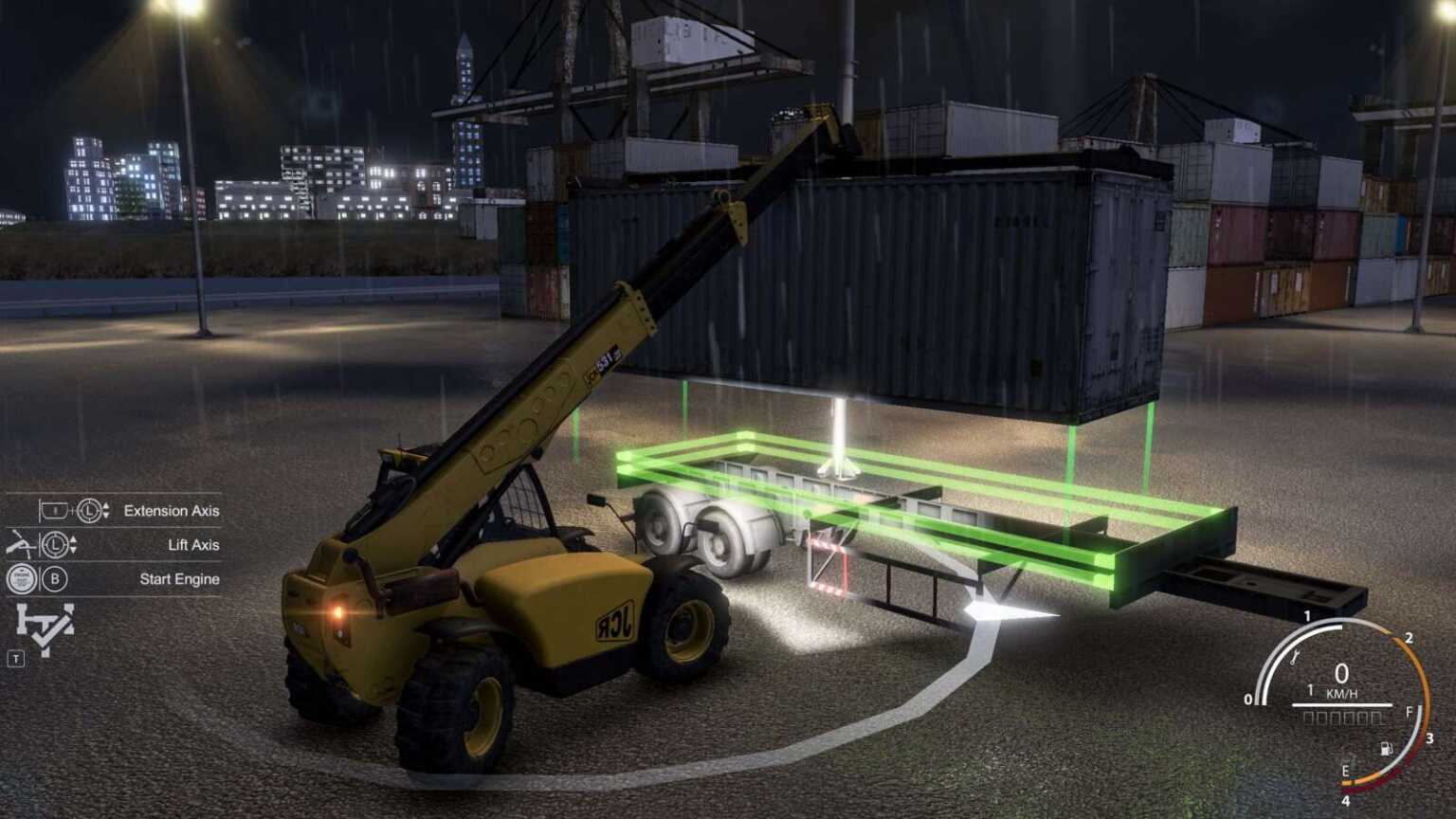Click the wrench icon on the speedometer
Image resolution: width=1456 pixels, height=819 pixels.
(x=1293, y=658)
